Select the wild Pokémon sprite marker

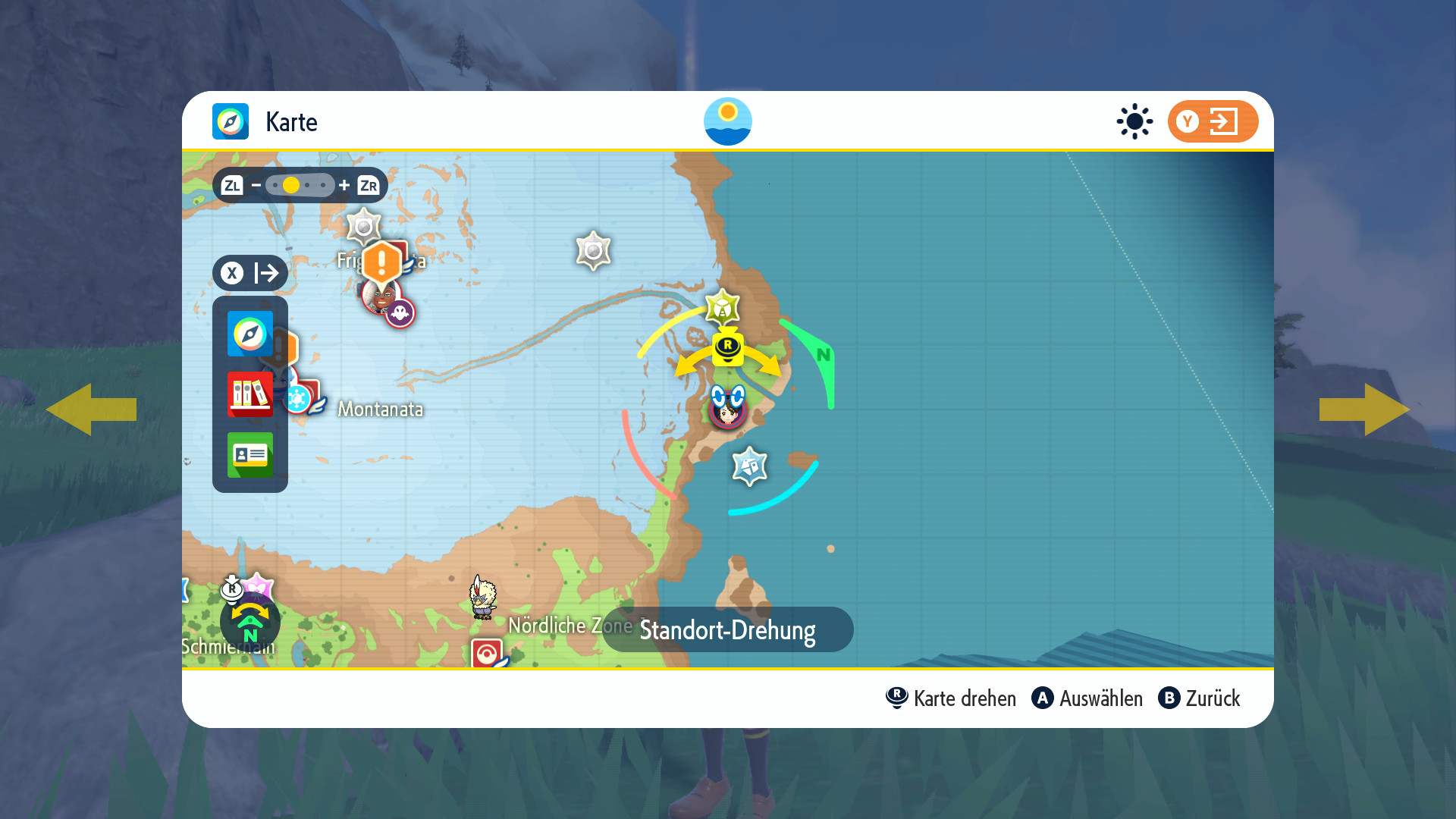482,598
